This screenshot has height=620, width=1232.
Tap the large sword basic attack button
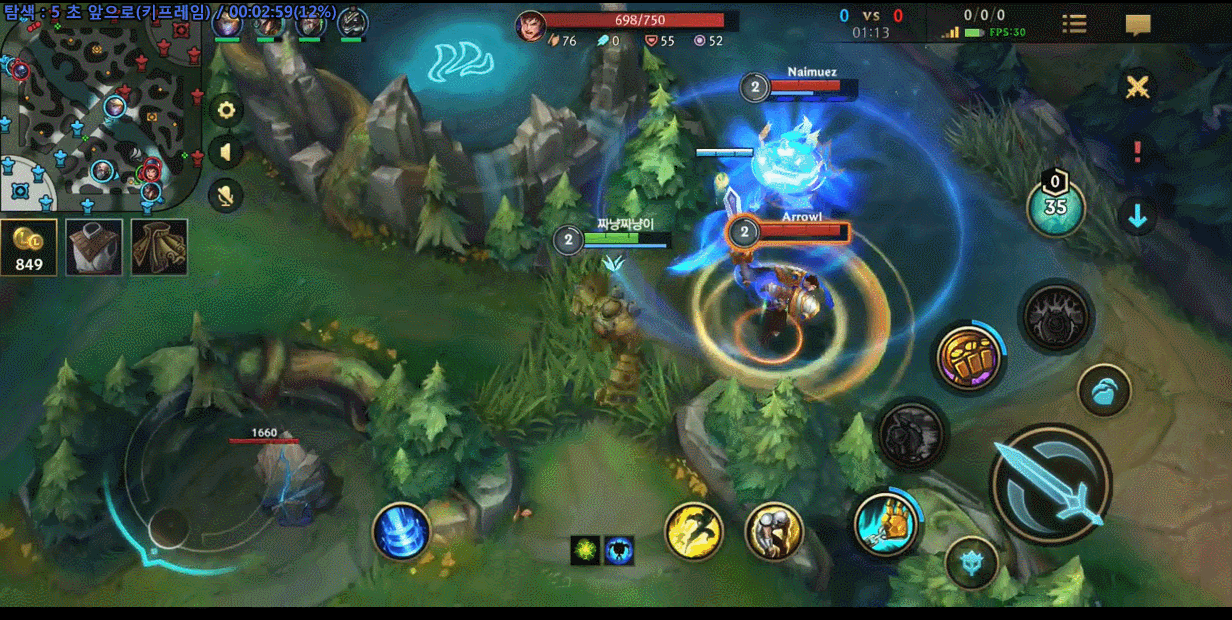(x=1051, y=484)
